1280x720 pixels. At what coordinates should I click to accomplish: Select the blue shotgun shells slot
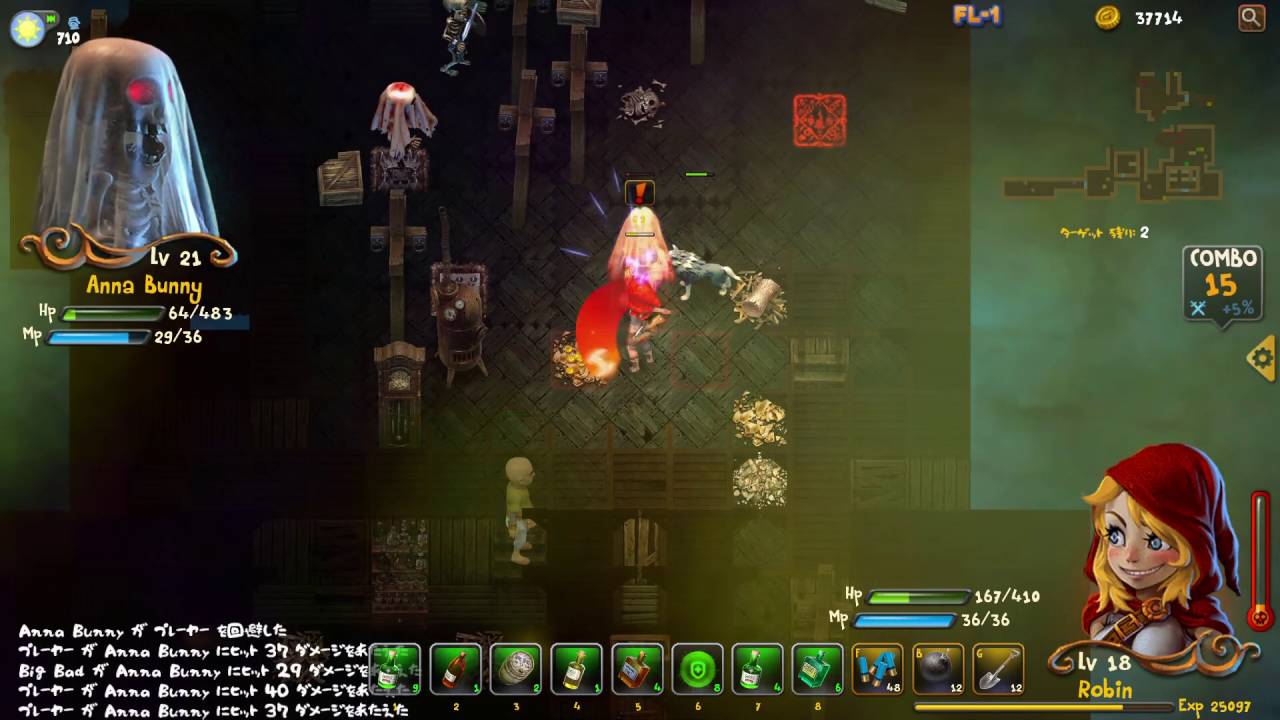click(877, 669)
